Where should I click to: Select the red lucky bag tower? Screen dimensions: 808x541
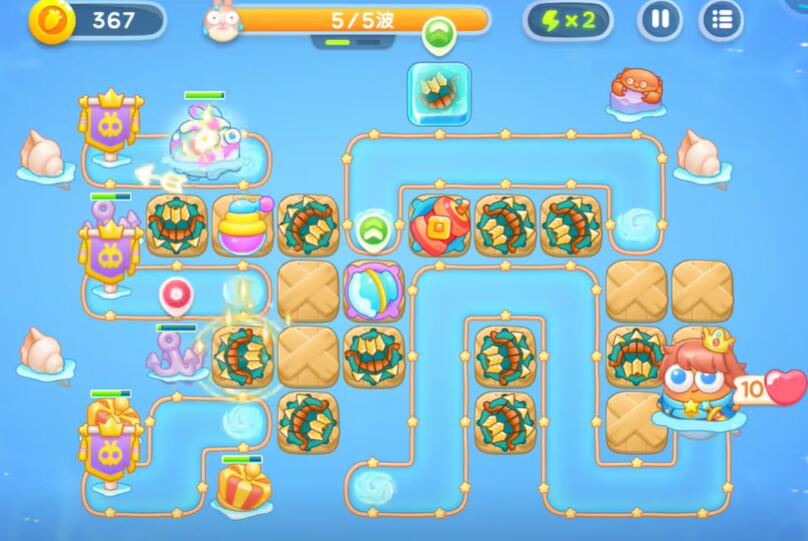(x=438, y=224)
